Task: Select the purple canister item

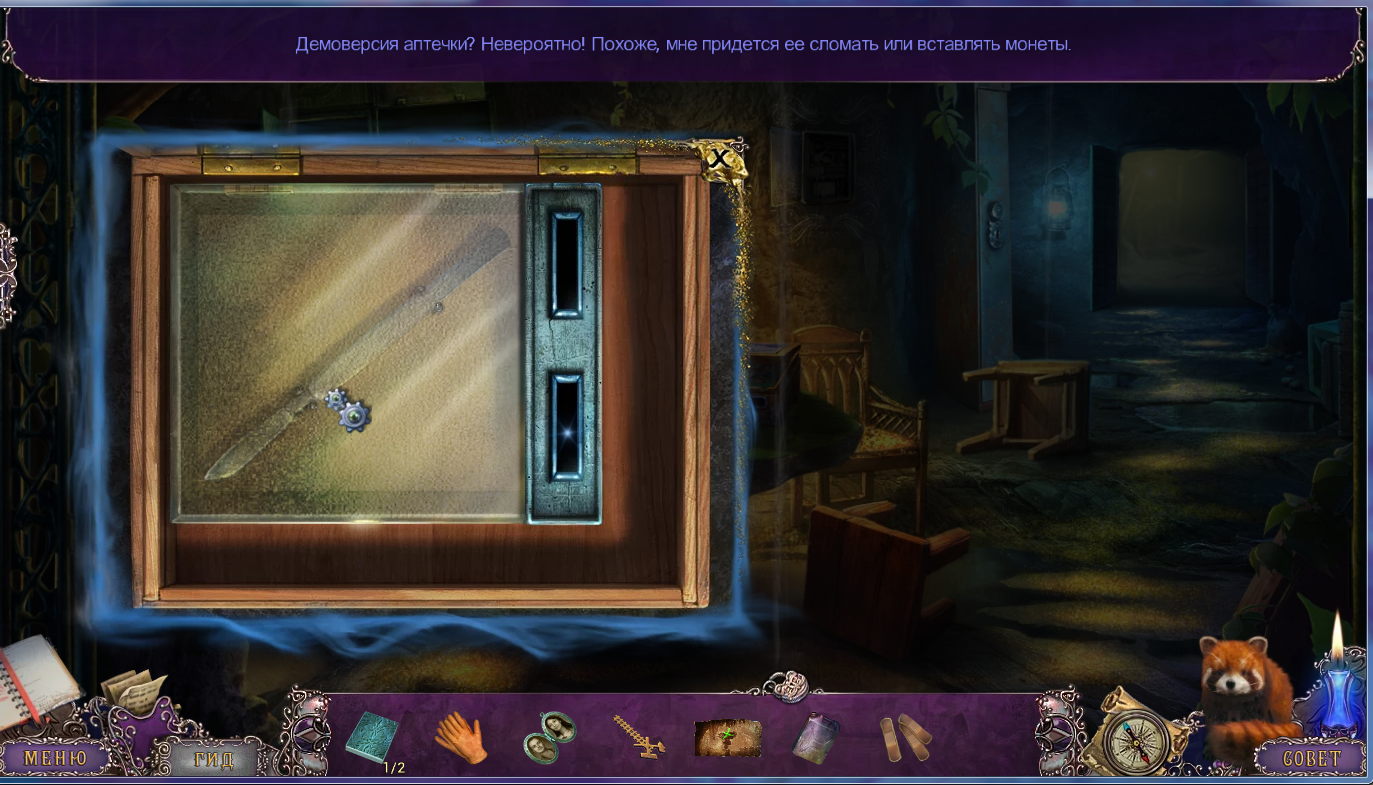Action: (x=815, y=739)
